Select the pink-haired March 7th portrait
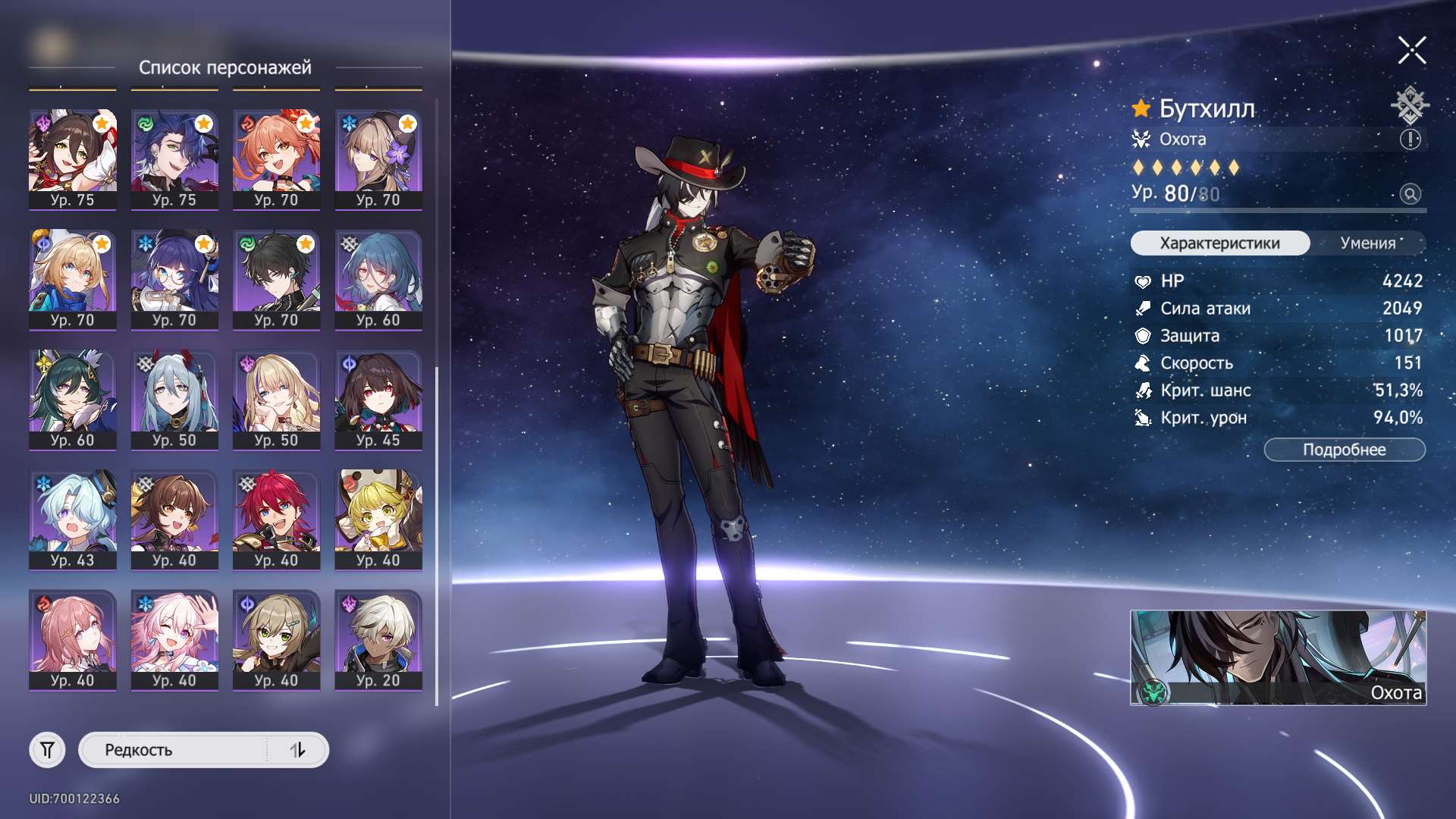The height and width of the screenshot is (819, 1456). coord(174,640)
